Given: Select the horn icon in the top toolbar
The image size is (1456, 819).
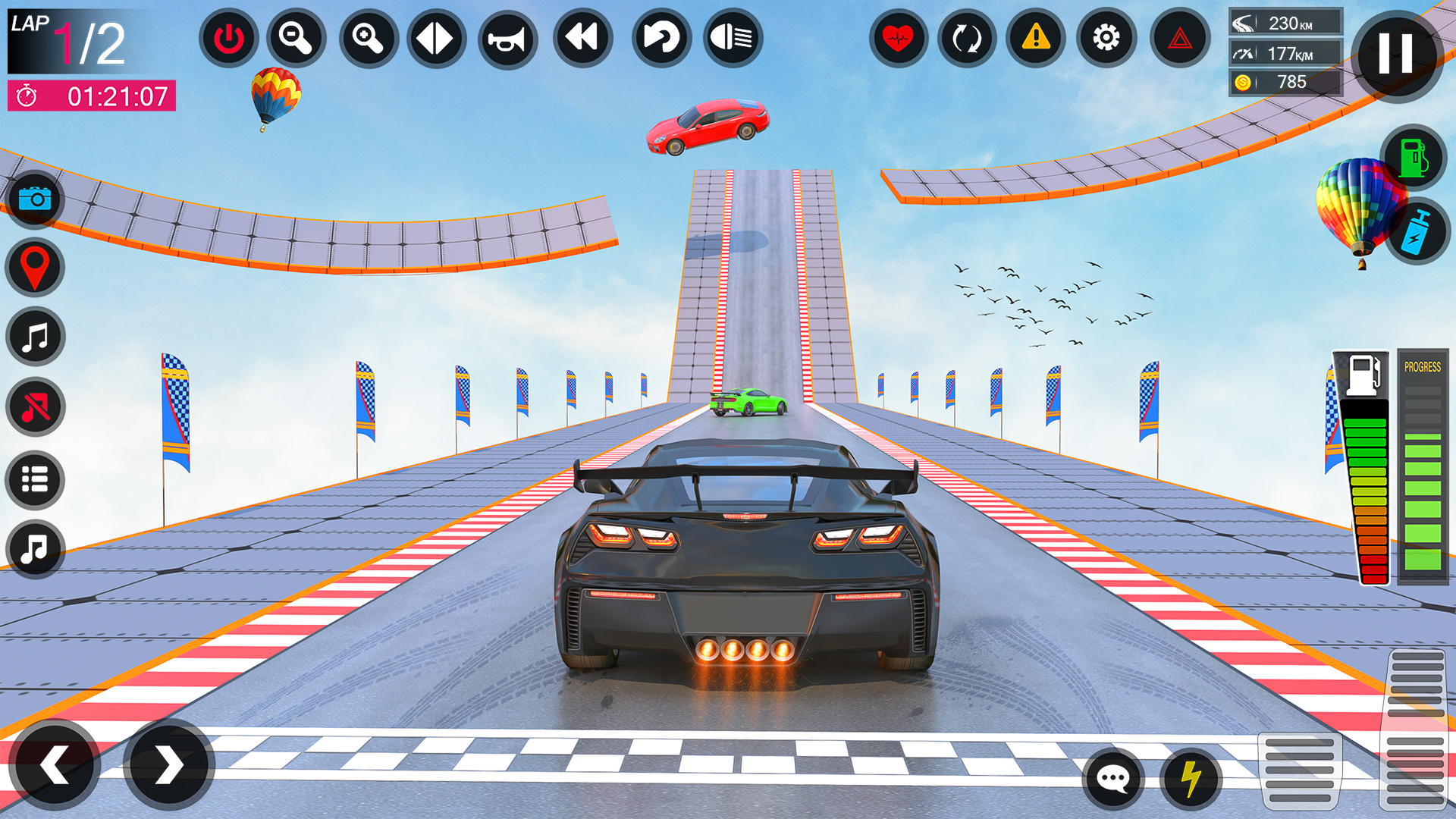Looking at the screenshot, I should click(x=508, y=38).
